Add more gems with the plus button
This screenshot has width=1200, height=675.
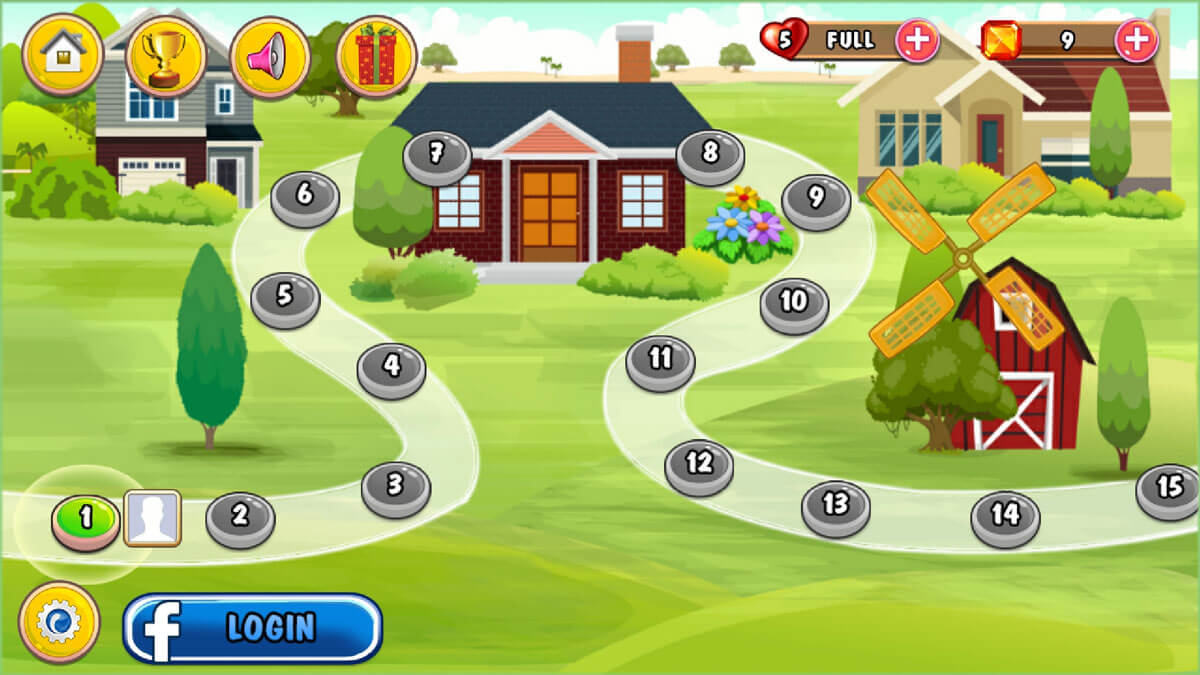[x=1136, y=41]
